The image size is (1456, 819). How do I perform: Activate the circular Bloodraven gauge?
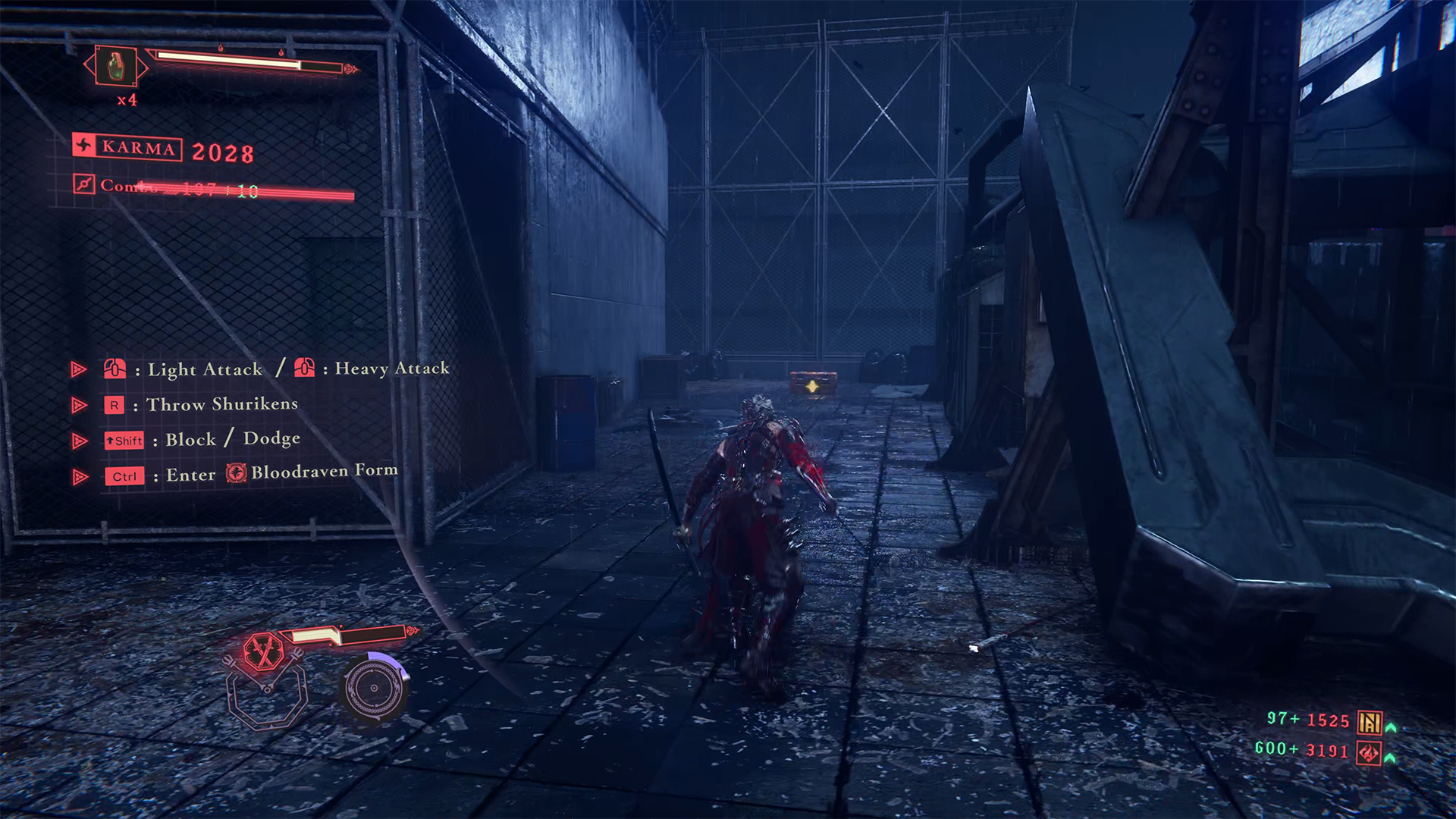coord(373,689)
